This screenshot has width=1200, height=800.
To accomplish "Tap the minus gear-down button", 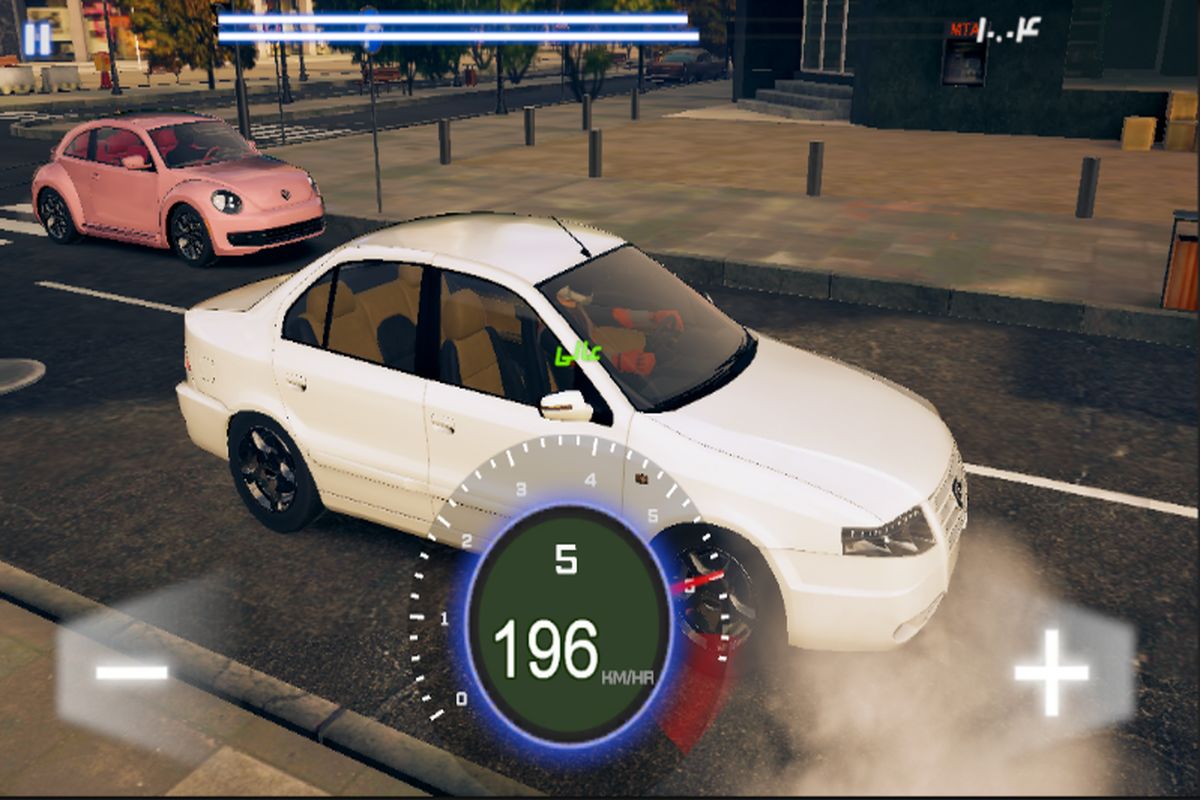I will [x=131, y=672].
